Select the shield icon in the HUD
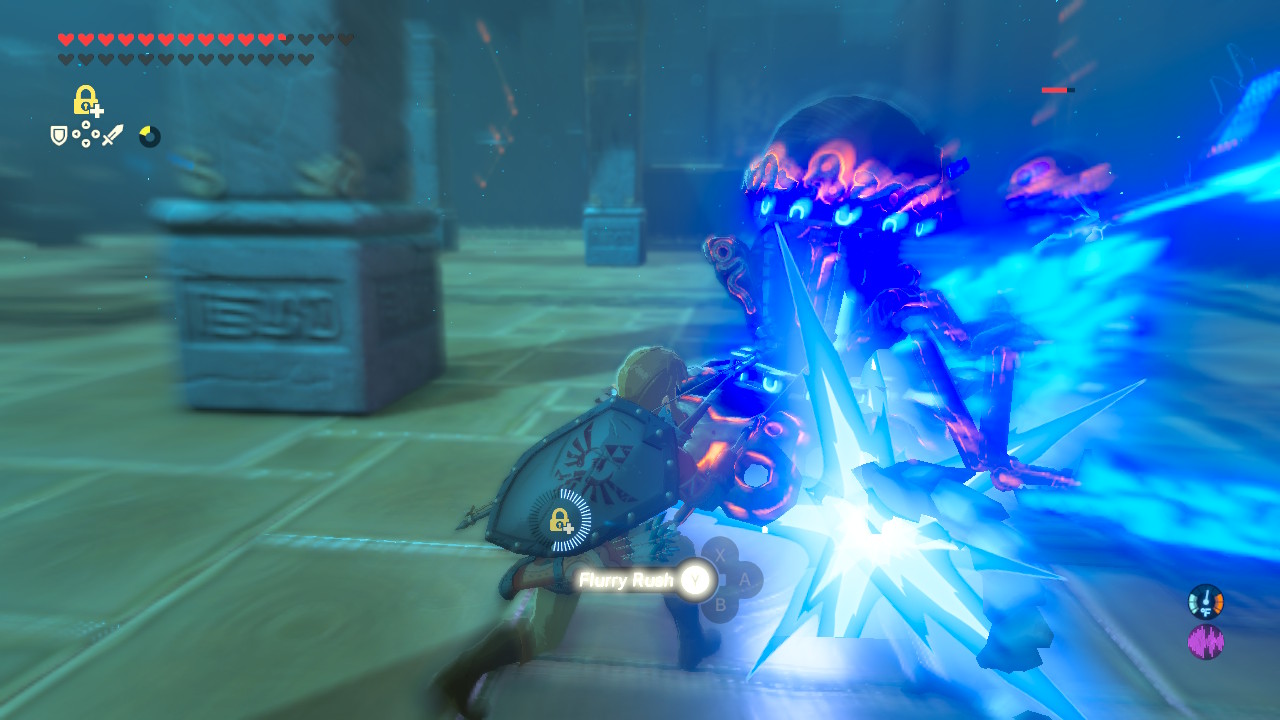 point(57,134)
